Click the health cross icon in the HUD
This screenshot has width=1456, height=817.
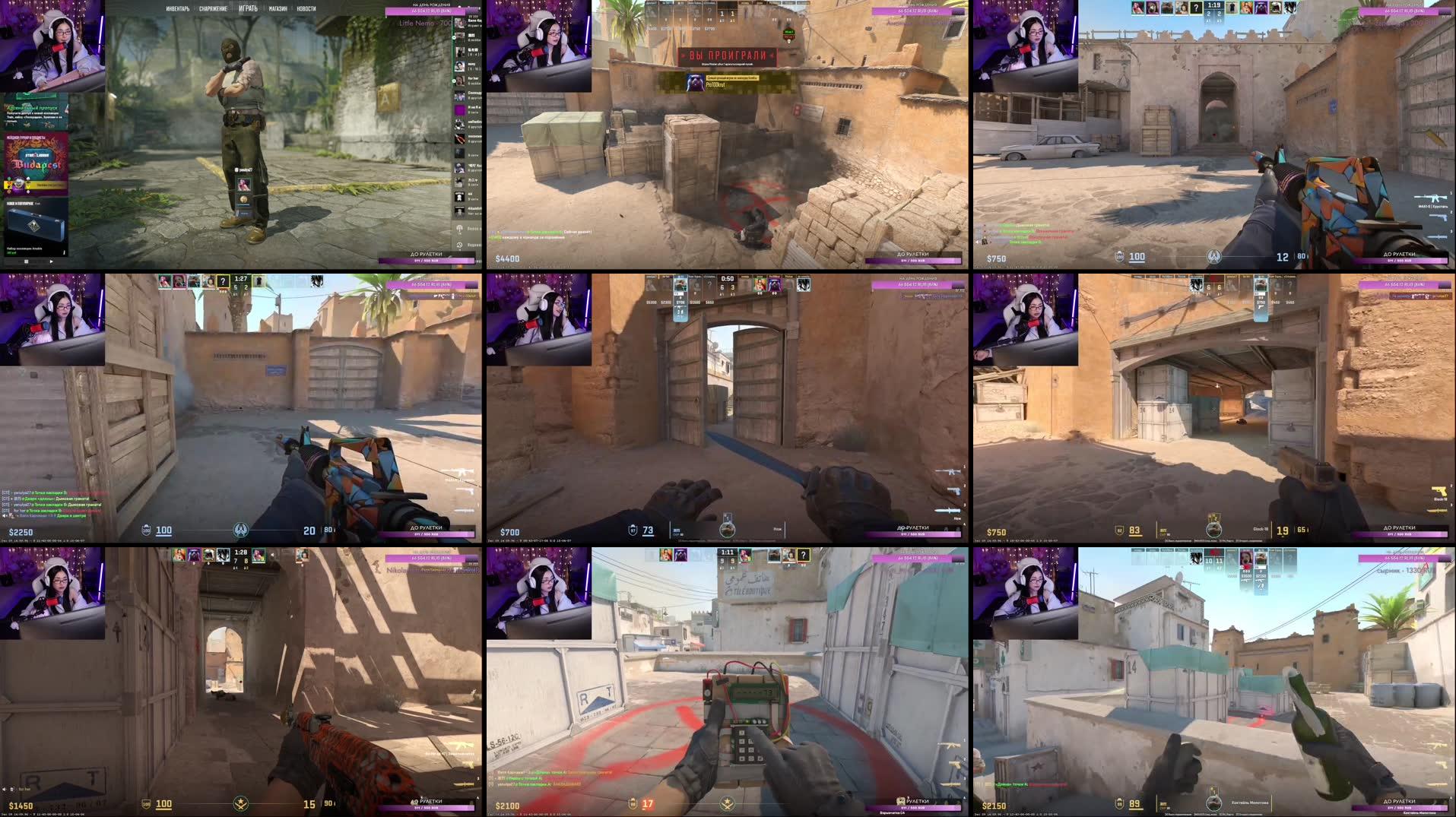click(x=633, y=805)
